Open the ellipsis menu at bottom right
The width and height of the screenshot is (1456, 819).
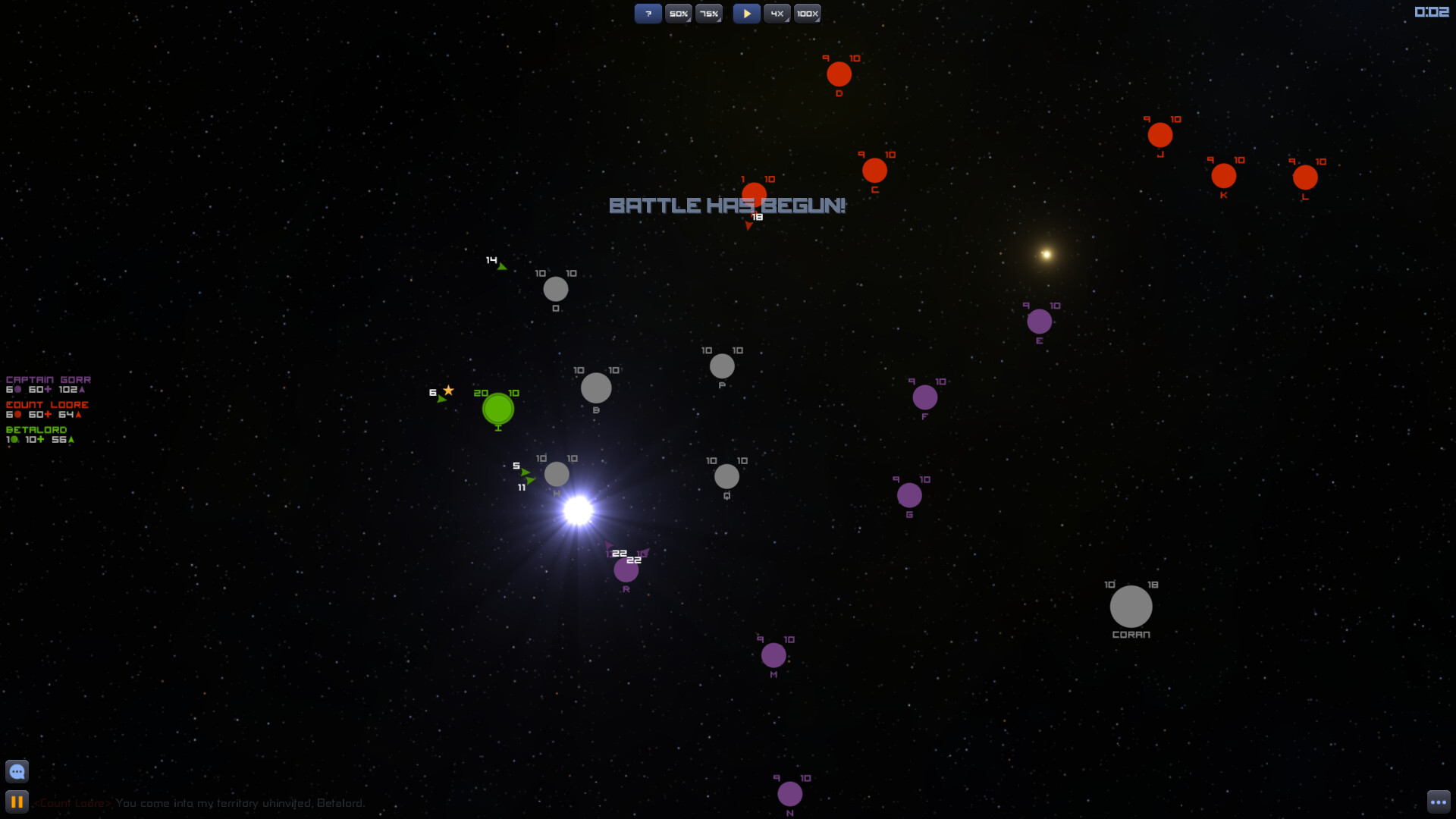[x=1439, y=802]
